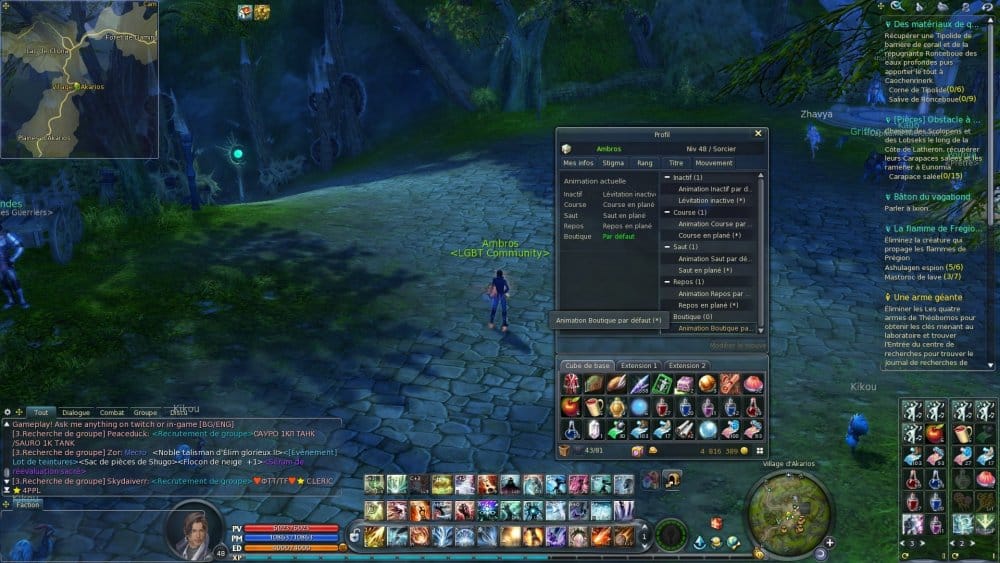
Task: Switch to the Mes infos tab
Action: click(578, 162)
